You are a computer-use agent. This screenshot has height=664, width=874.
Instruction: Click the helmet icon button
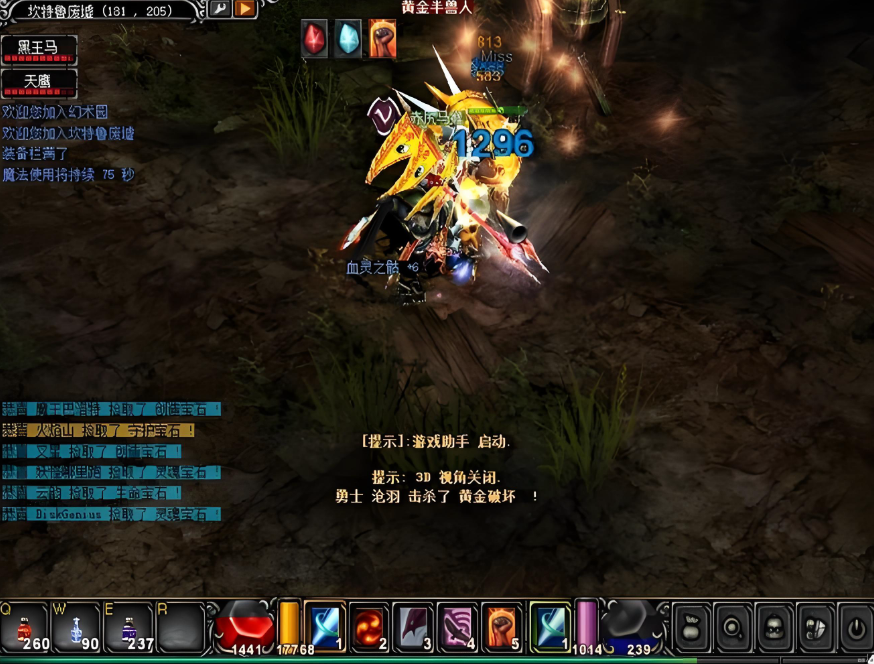coord(816,627)
